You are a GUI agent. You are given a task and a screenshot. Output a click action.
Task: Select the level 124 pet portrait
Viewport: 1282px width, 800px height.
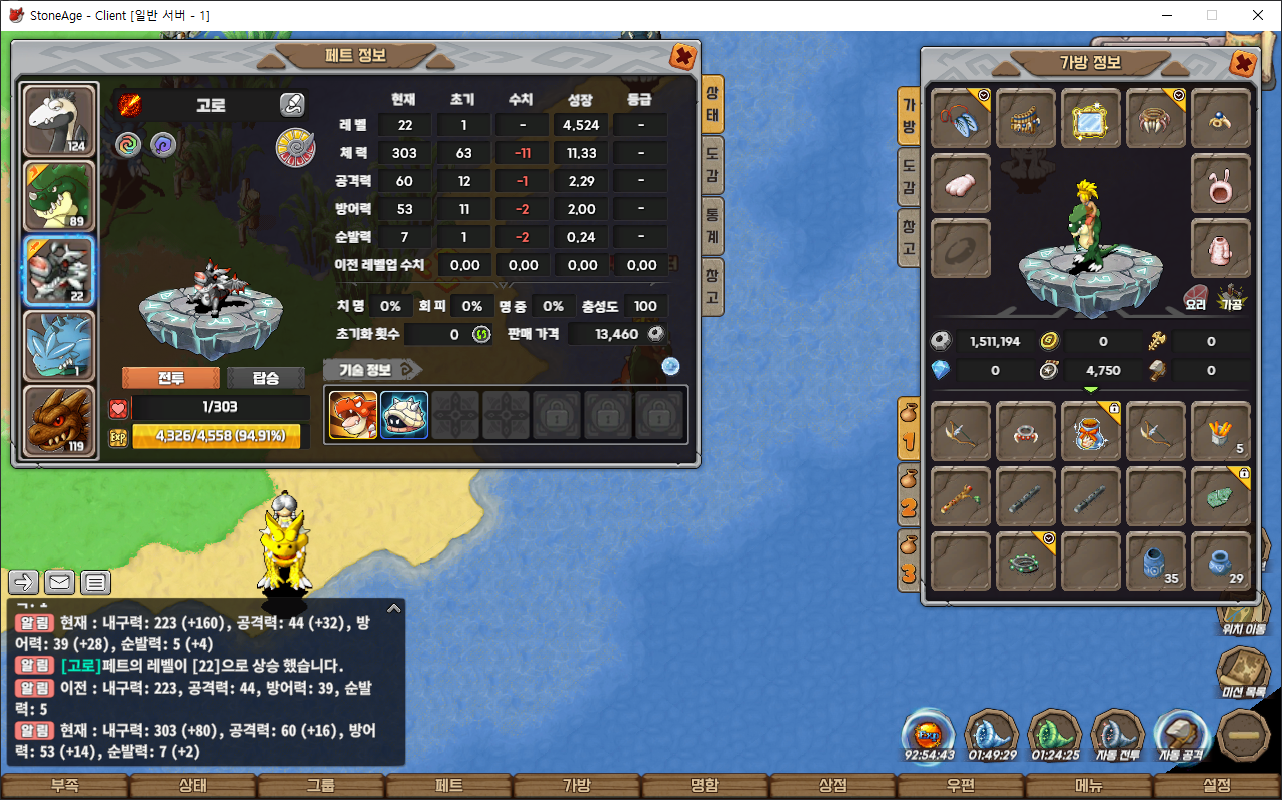click(59, 121)
